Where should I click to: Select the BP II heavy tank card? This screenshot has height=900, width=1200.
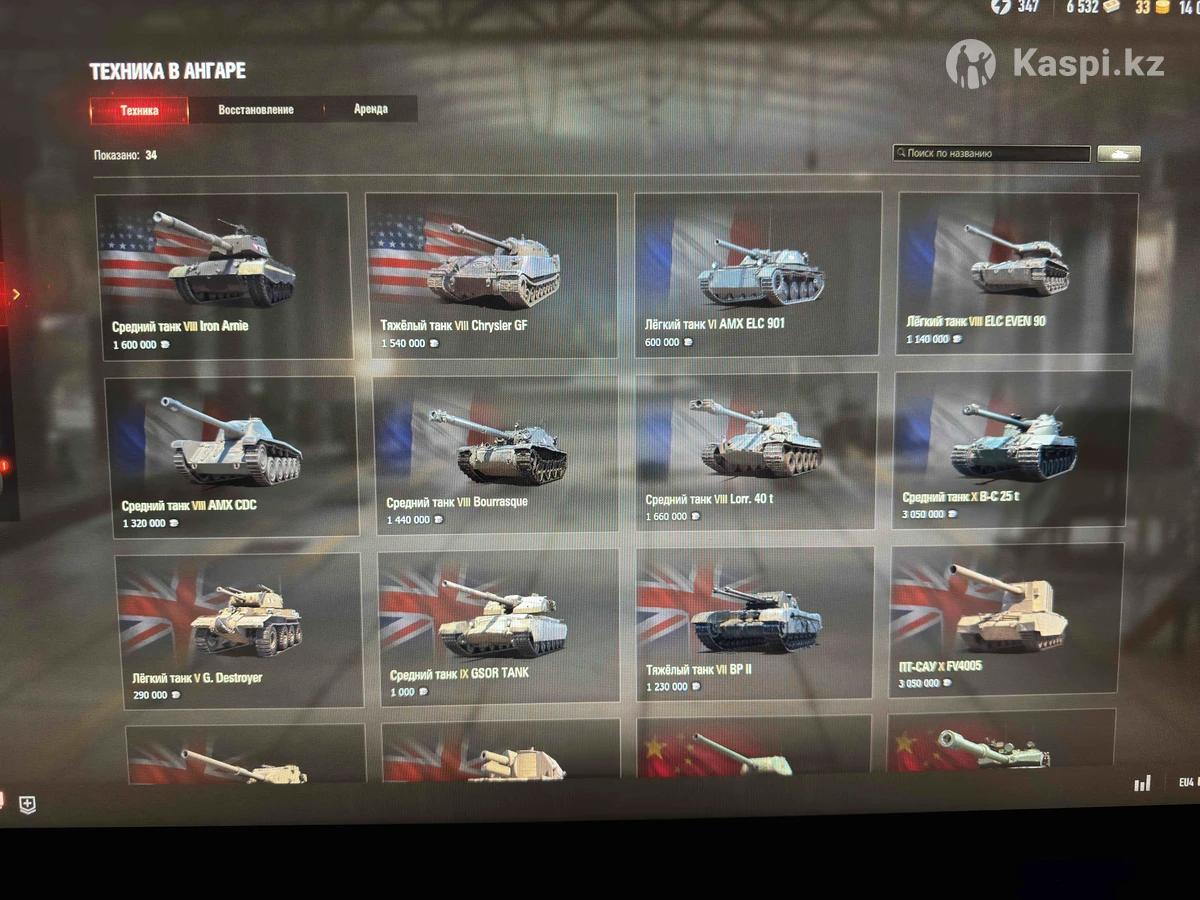(756, 623)
